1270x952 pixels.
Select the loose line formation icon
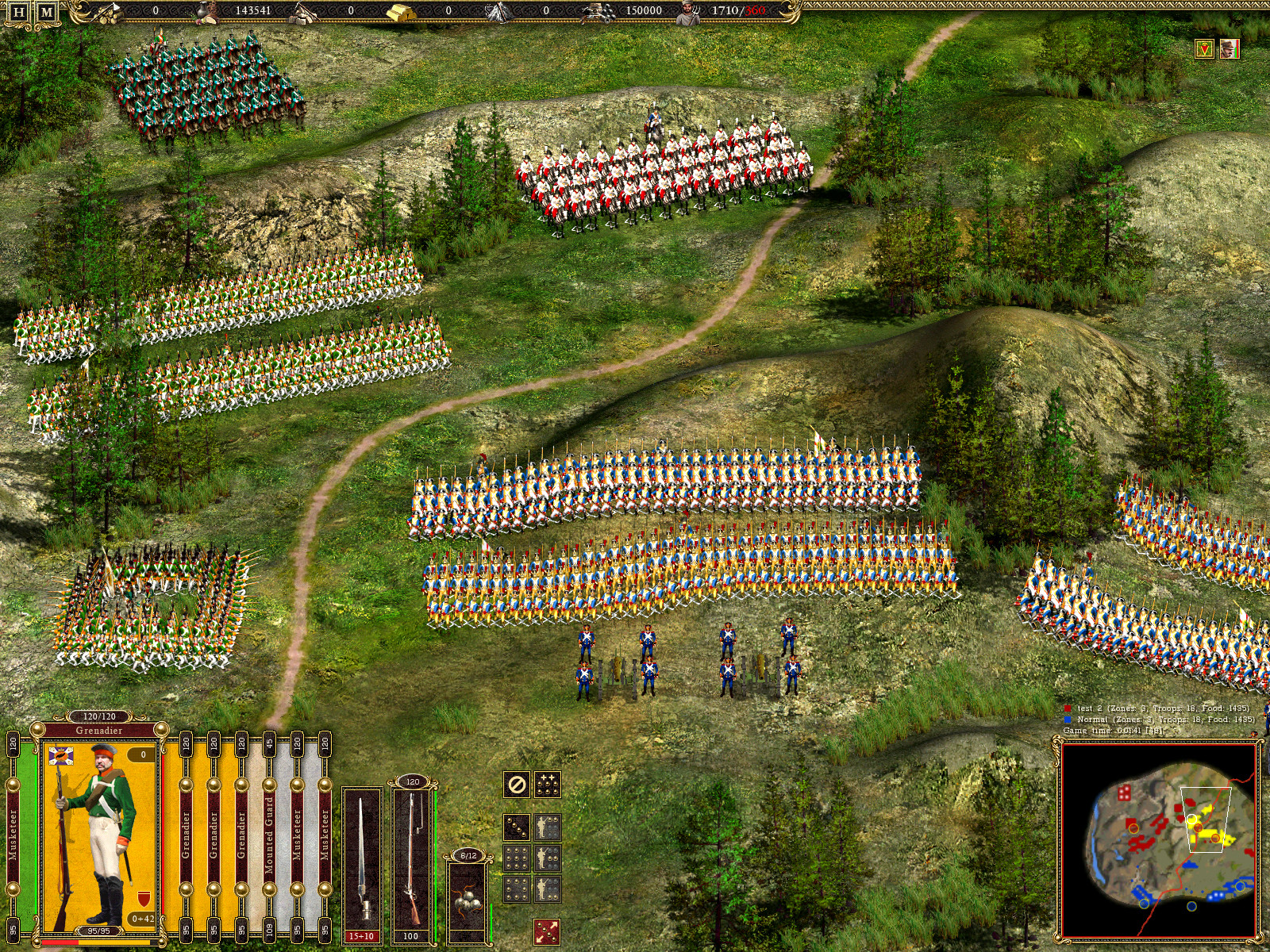pos(516,827)
